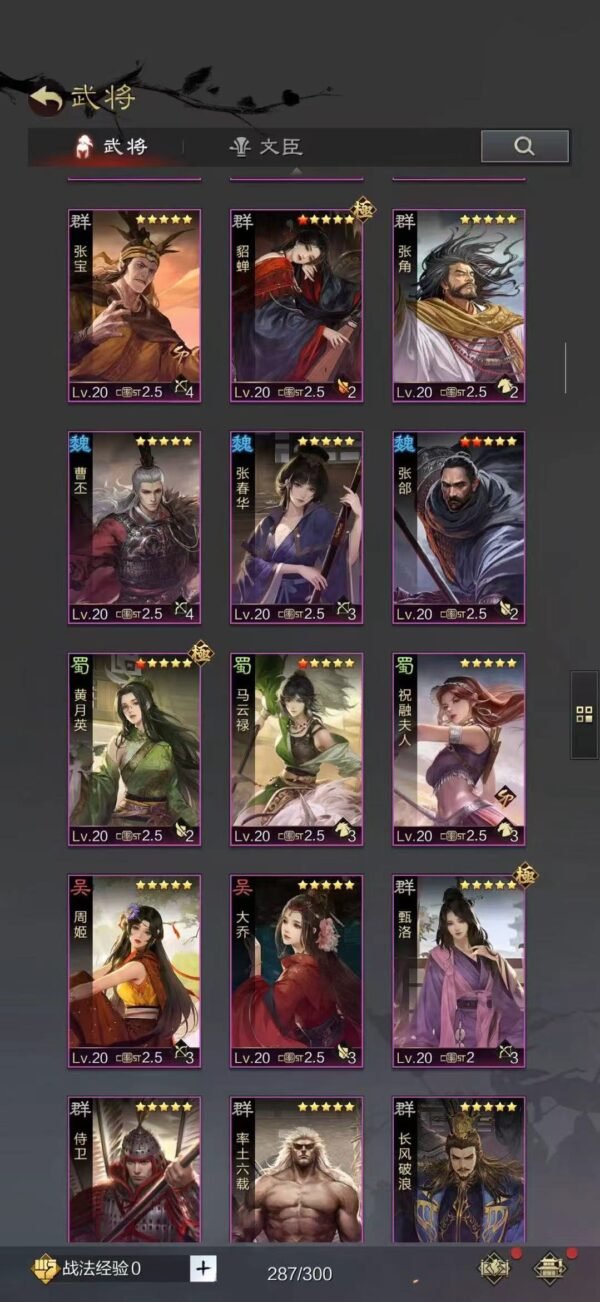Pick the 周姬 hero card
The height and width of the screenshot is (1302, 600).
pos(134,971)
